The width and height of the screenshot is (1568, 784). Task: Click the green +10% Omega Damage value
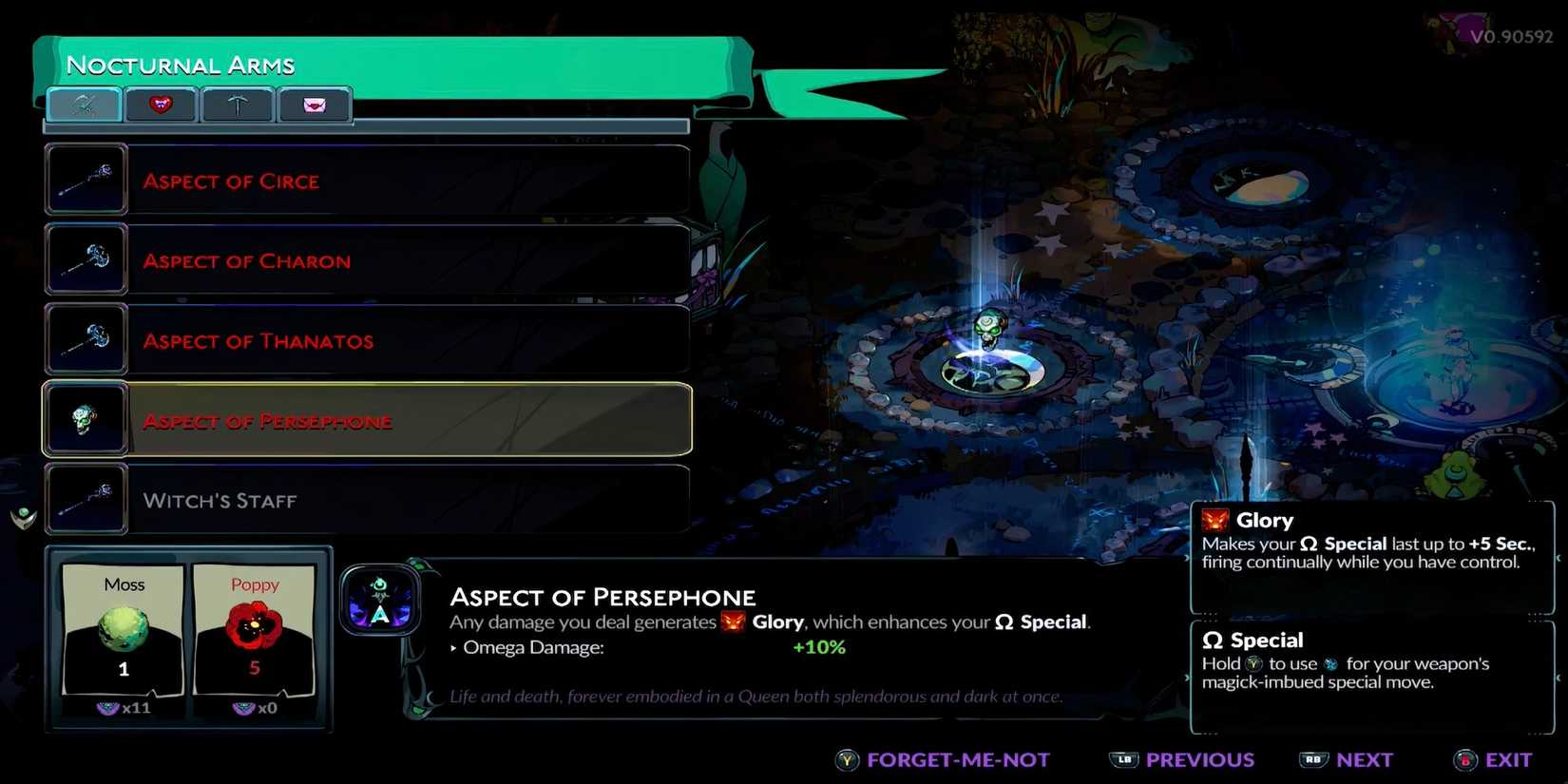819,647
